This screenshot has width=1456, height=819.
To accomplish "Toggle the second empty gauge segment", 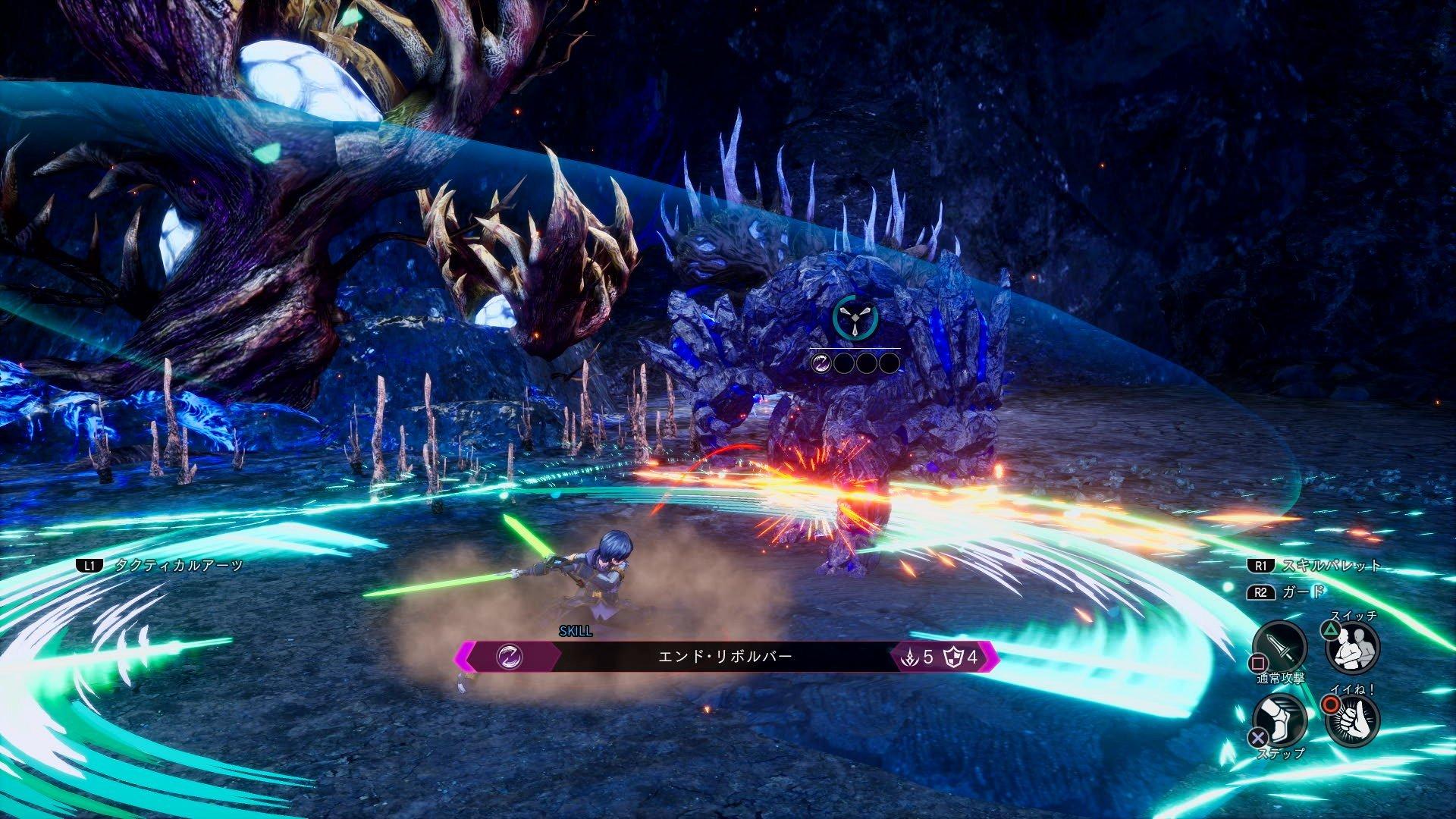I will pyautogui.click(x=843, y=363).
